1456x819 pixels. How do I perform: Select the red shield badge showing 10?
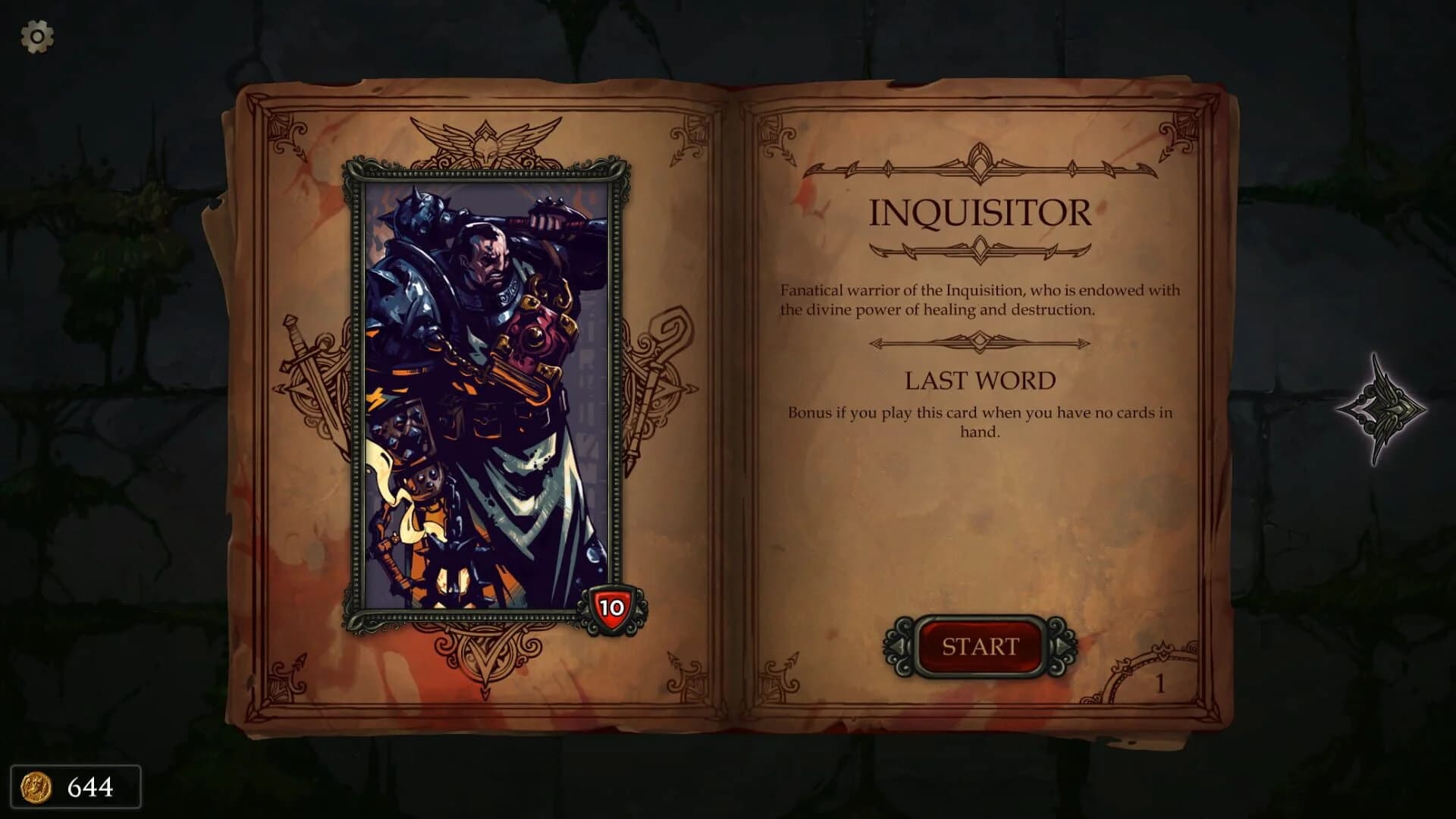tap(614, 606)
